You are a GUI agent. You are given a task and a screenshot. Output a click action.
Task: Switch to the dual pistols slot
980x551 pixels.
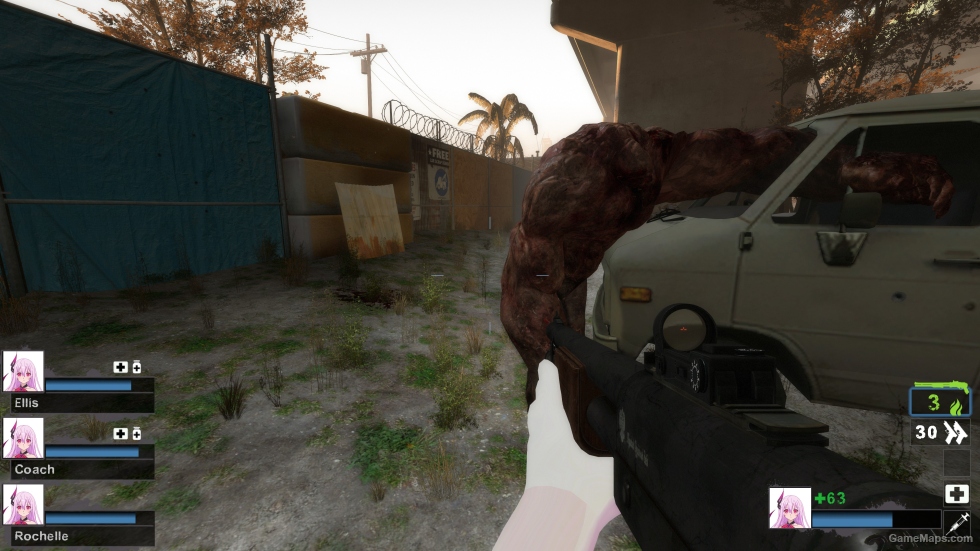940,432
